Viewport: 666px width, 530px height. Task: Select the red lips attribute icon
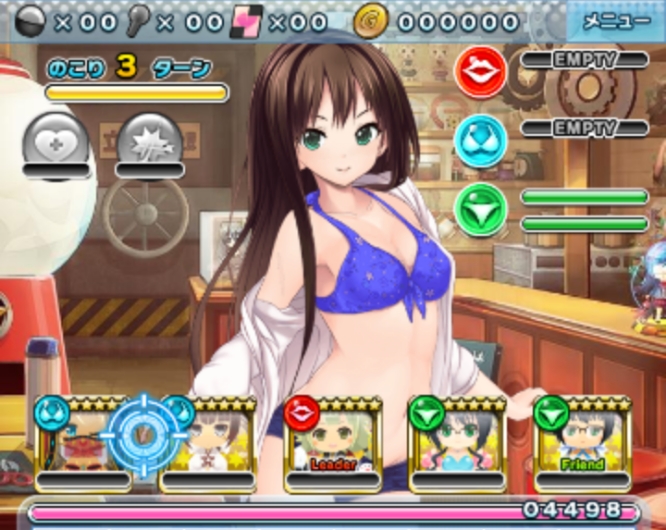tap(480, 71)
